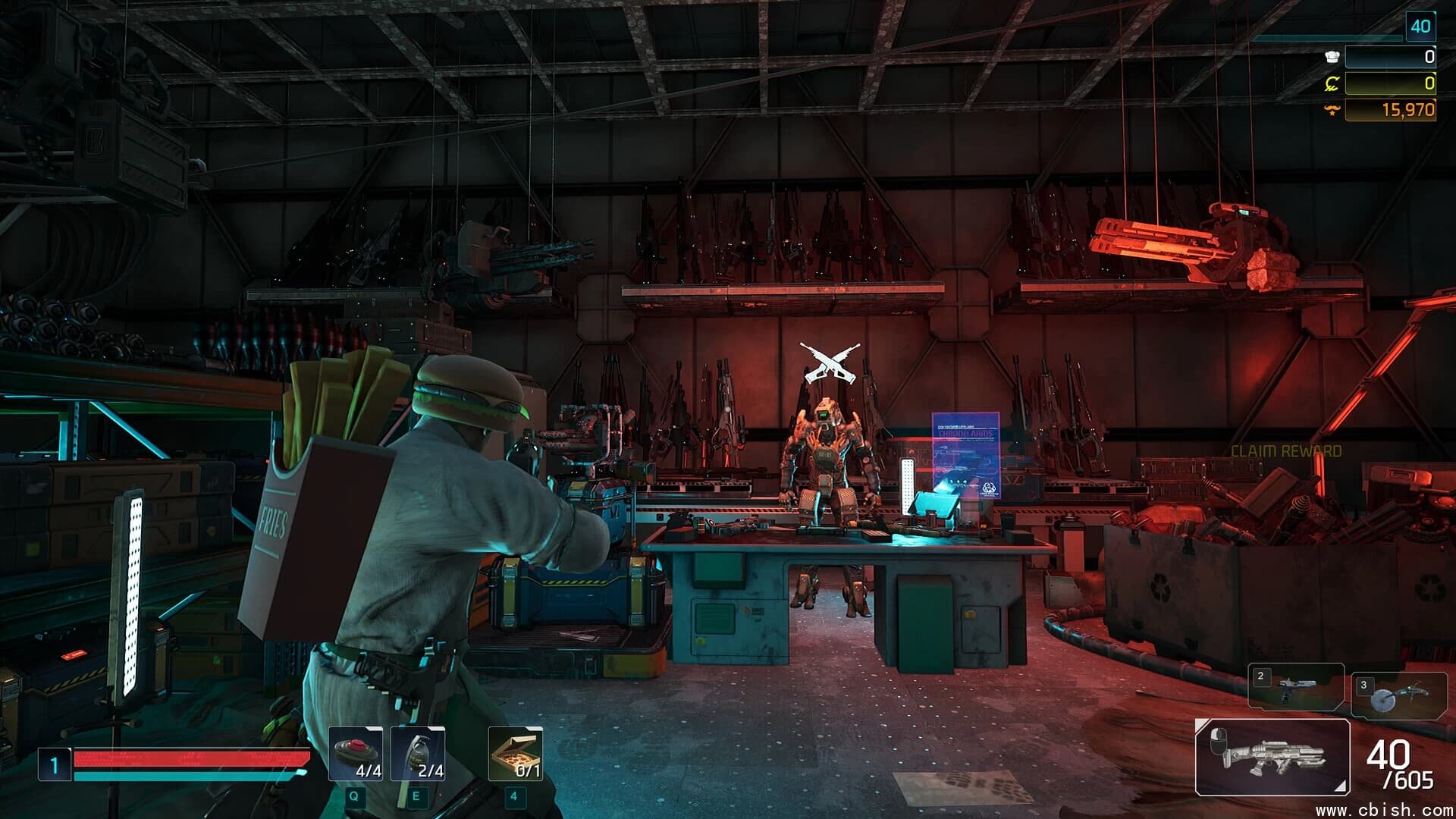Select the frag grenade slot
Image resolution: width=1456 pixels, height=819 pixels.
click(x=418, y=753)
